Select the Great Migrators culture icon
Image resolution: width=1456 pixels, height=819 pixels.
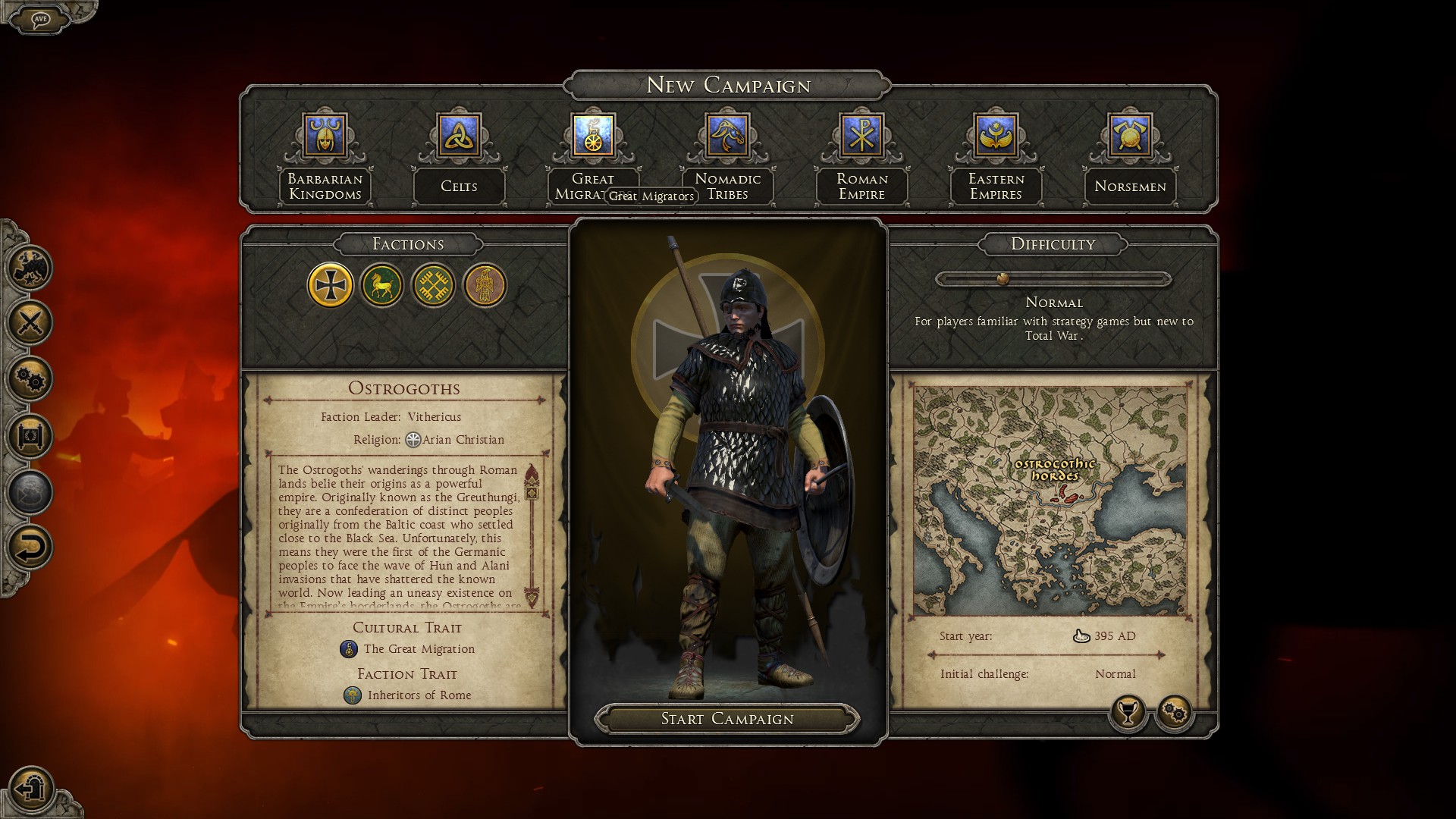(593, 136)
